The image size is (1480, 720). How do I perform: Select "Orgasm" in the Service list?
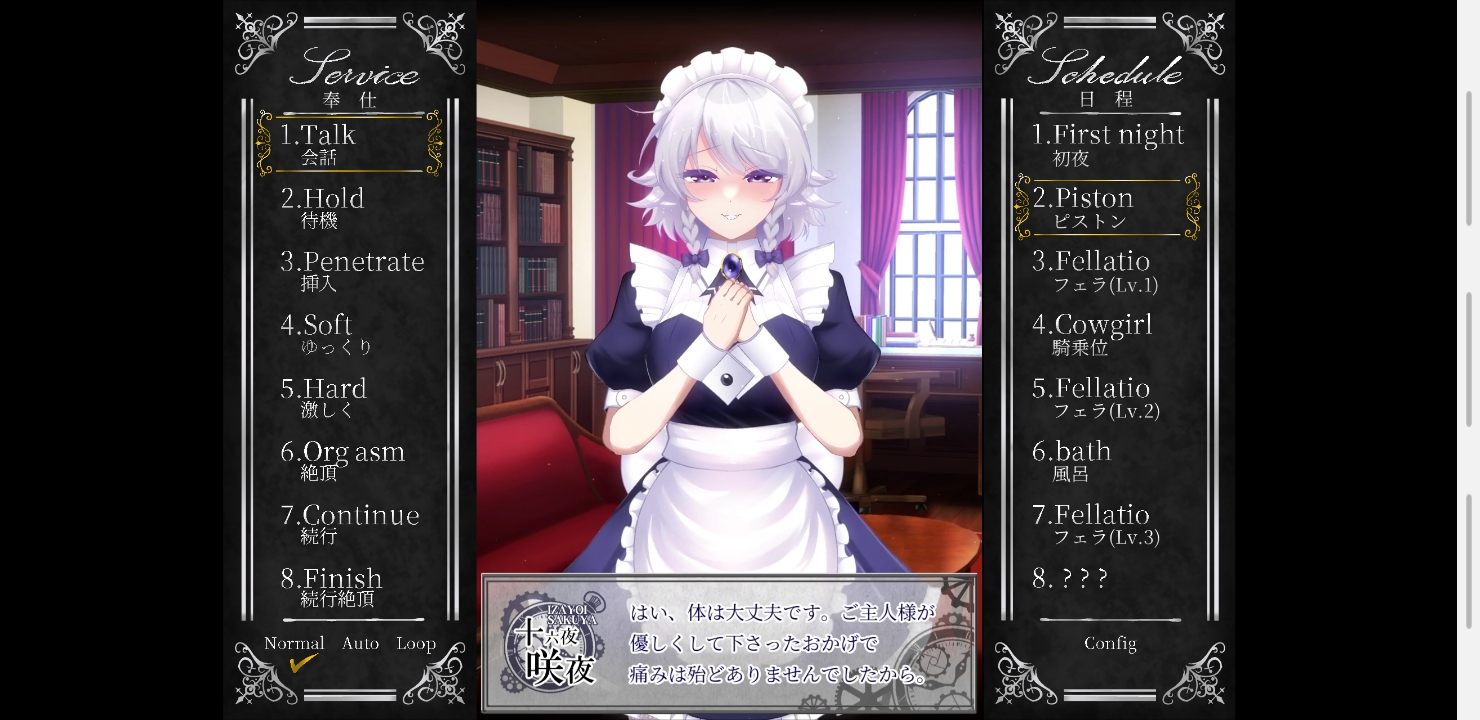point(343,452)
